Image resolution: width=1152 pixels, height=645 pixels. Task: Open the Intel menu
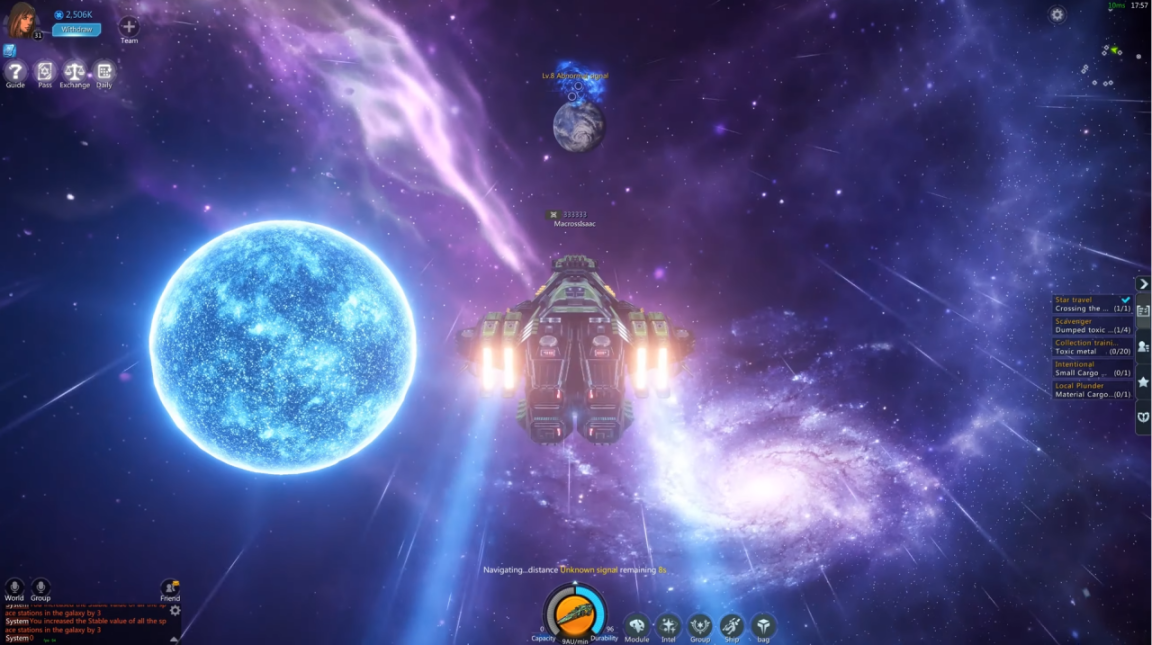coord(668,626)
